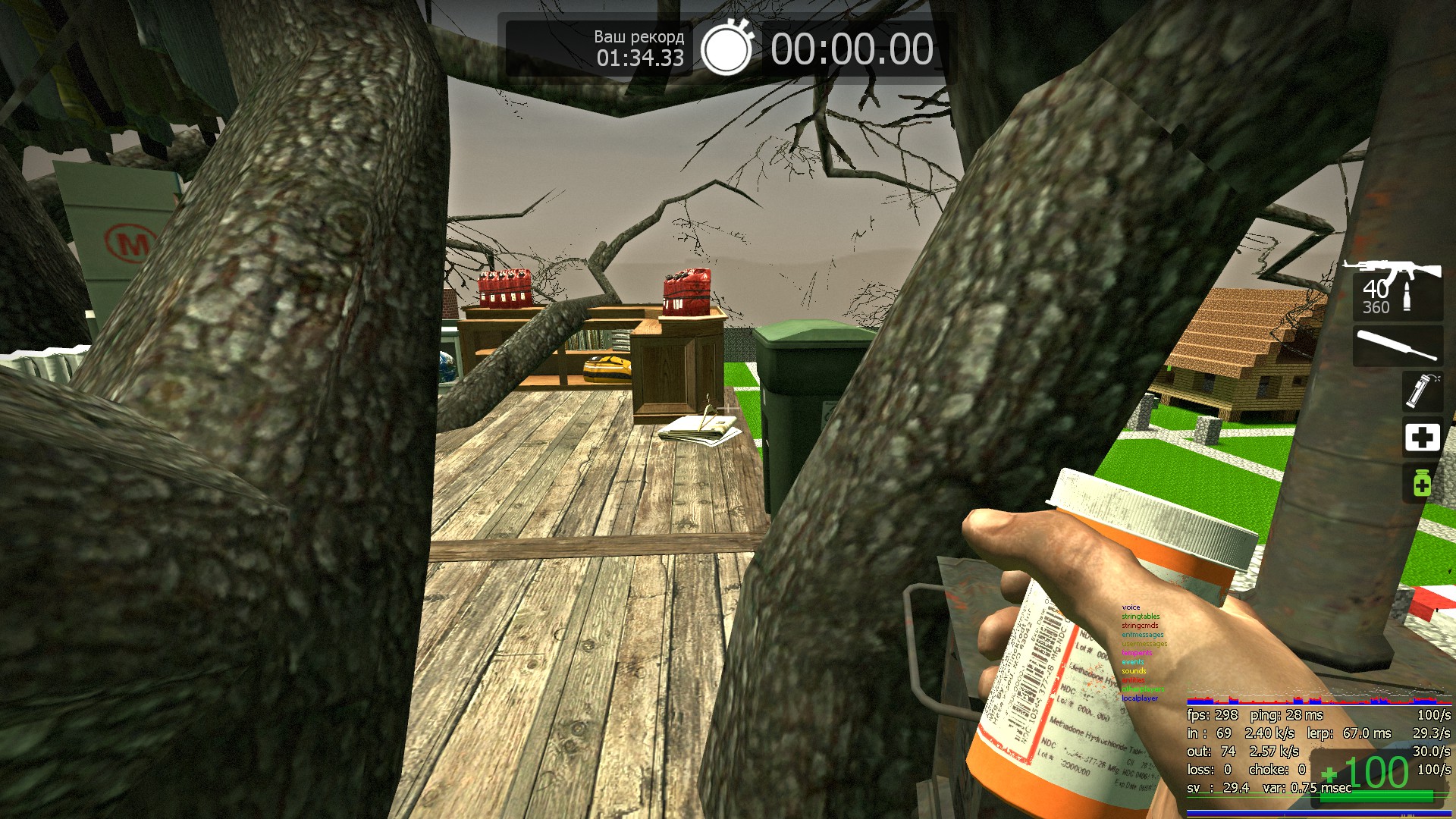
Task: Select the green pain pills slot
Action: click(1422, 483)
